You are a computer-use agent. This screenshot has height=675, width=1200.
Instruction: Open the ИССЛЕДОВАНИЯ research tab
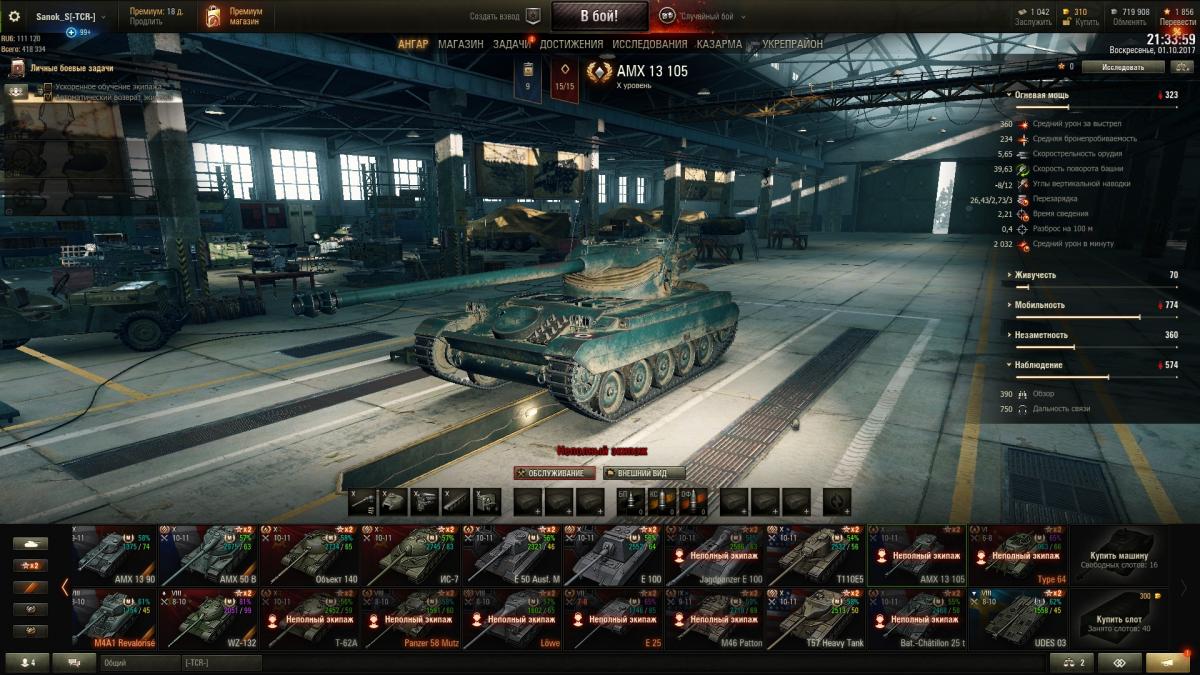[649, 45]
